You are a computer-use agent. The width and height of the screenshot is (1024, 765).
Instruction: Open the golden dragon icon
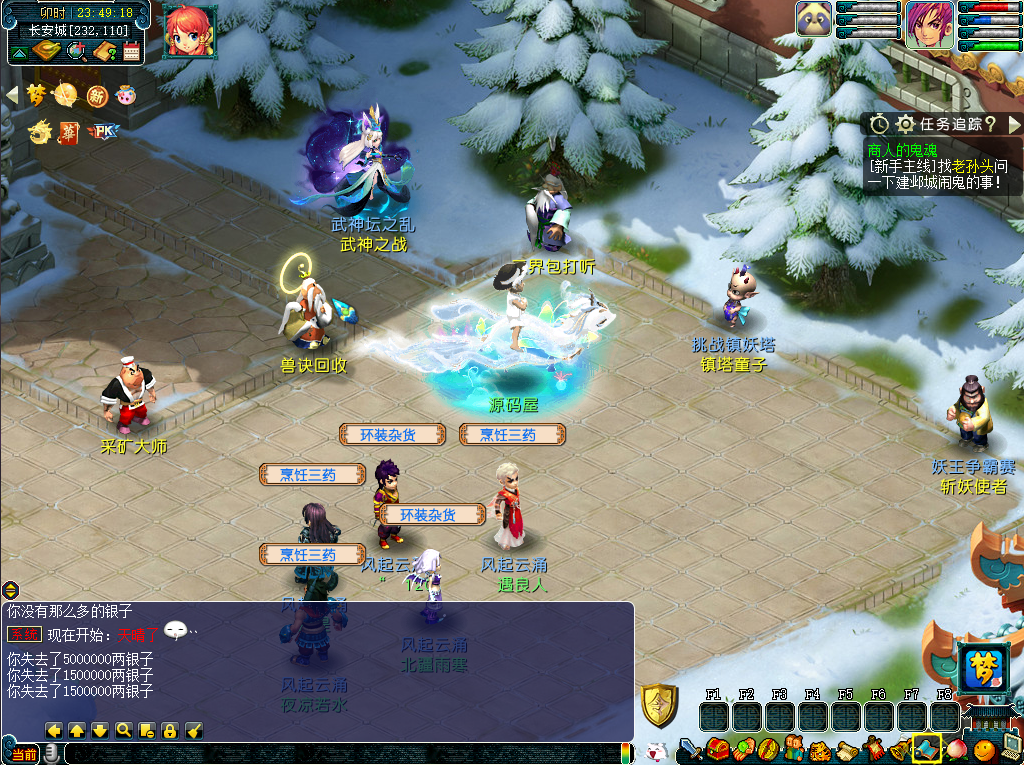coord(39,131)
